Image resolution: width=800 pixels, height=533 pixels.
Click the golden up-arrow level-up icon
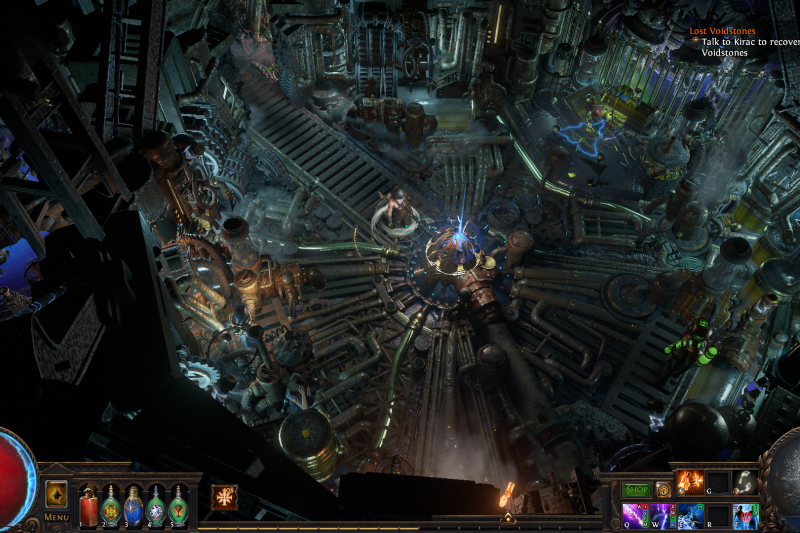pyautogui.click(x=56, y=494)
